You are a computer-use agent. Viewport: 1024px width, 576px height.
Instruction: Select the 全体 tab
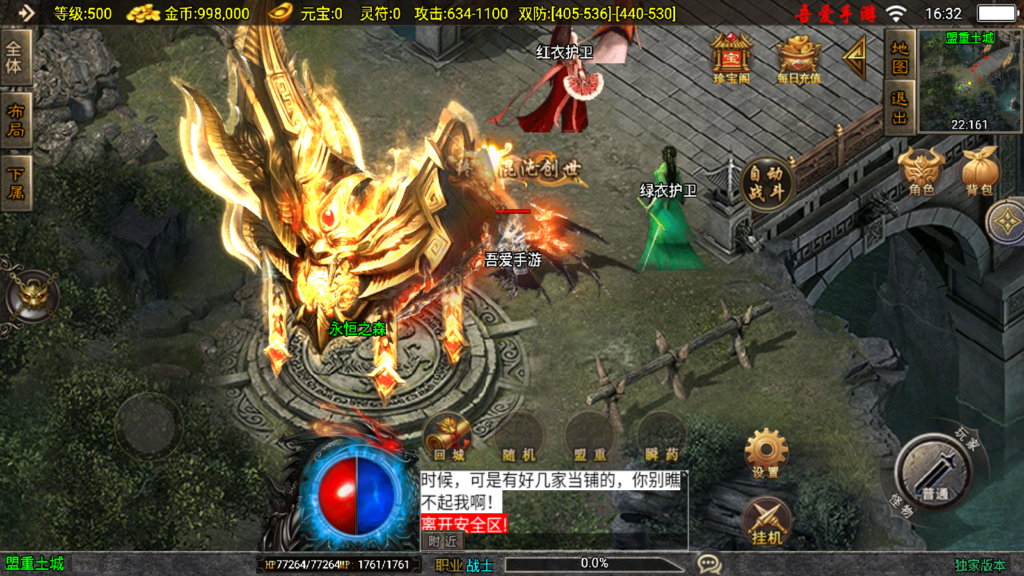(x=17, y=58)
